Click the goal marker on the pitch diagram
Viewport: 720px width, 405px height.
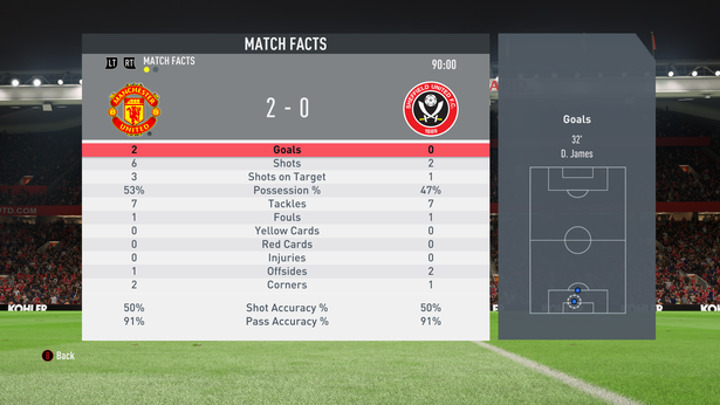(576, 300)
